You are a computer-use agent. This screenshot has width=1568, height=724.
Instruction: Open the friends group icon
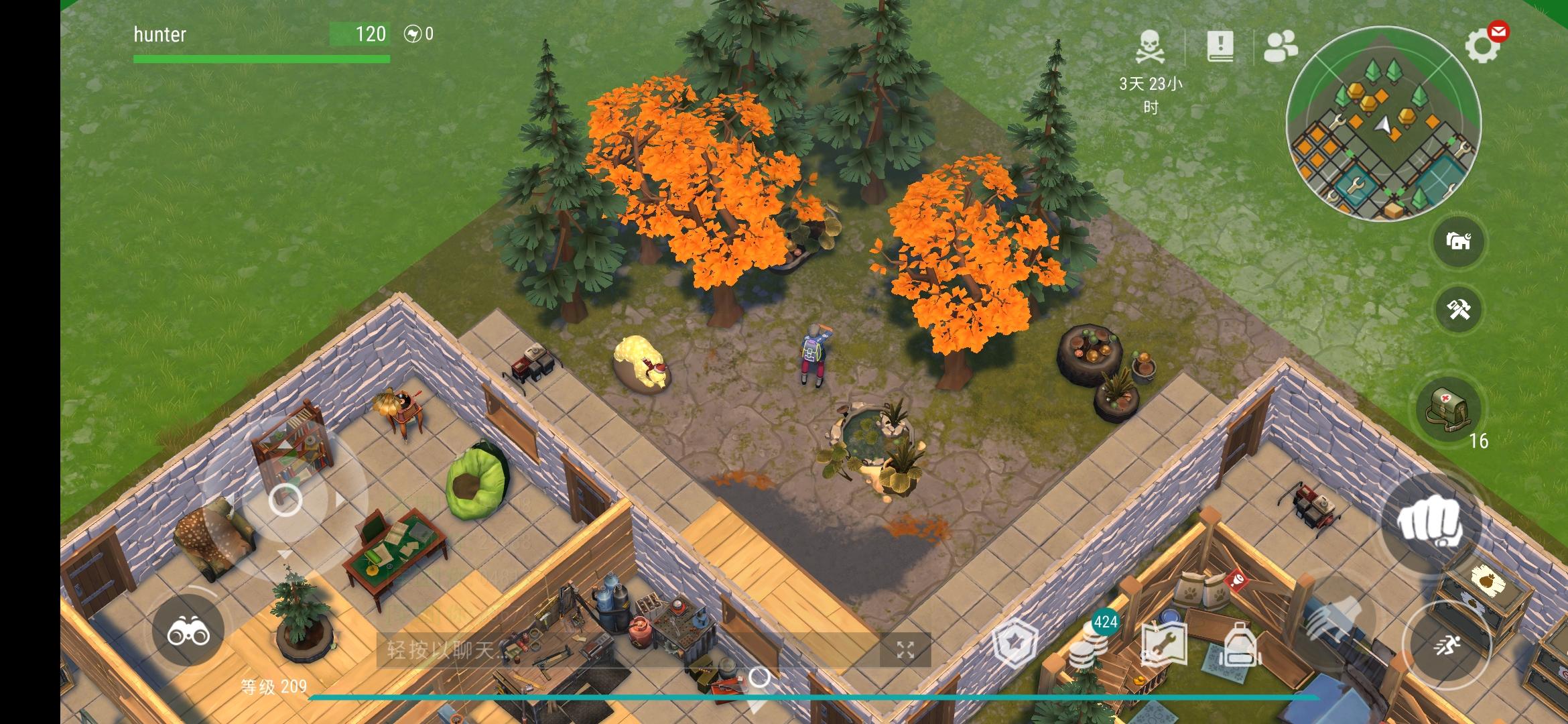1280,47
